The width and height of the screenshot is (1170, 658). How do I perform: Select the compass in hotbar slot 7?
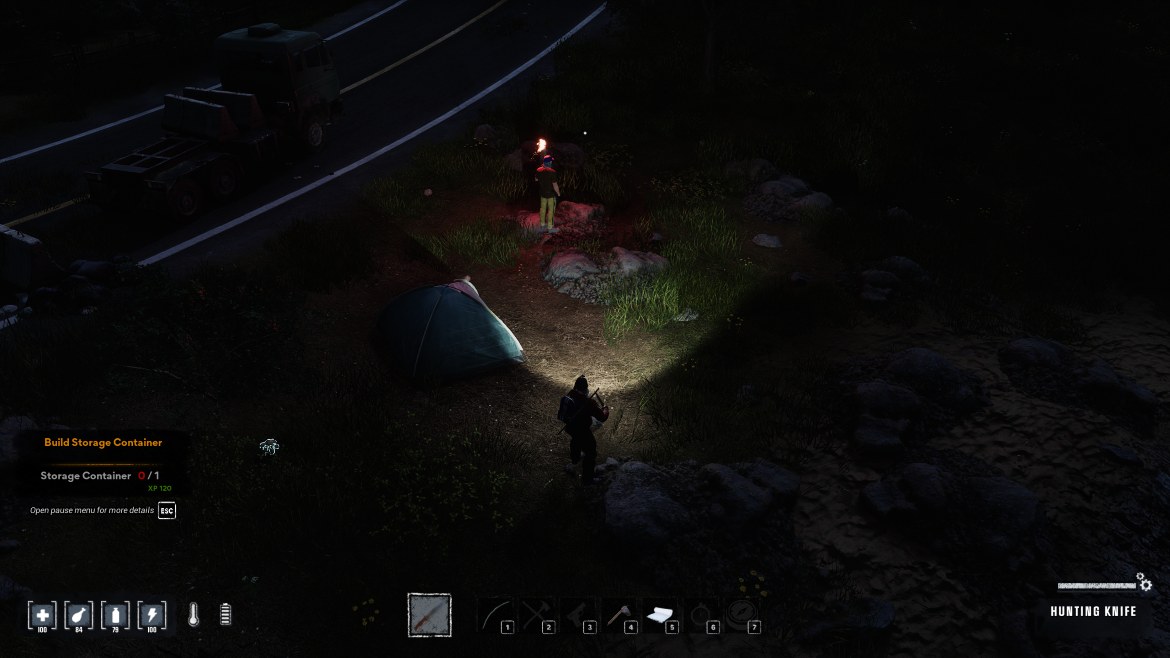(x=742, y=614)
